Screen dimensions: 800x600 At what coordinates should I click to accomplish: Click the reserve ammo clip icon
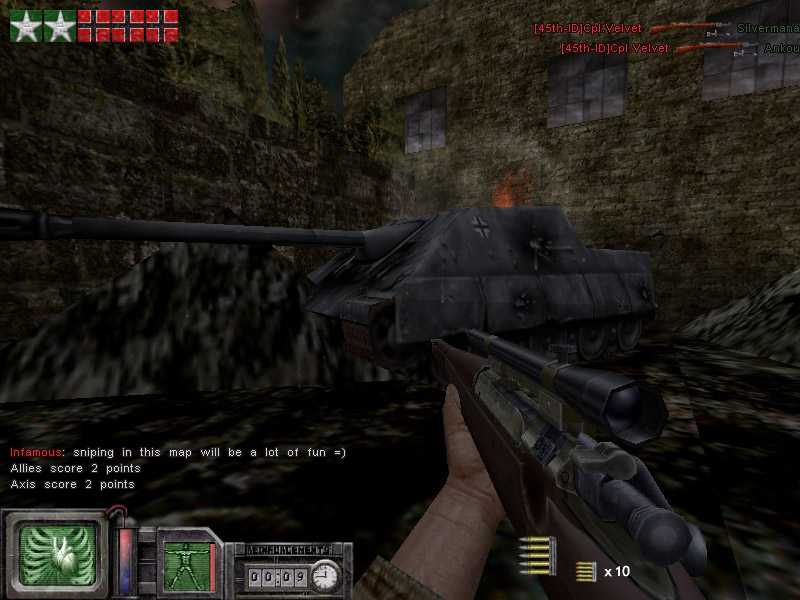[x=586, y=572]
